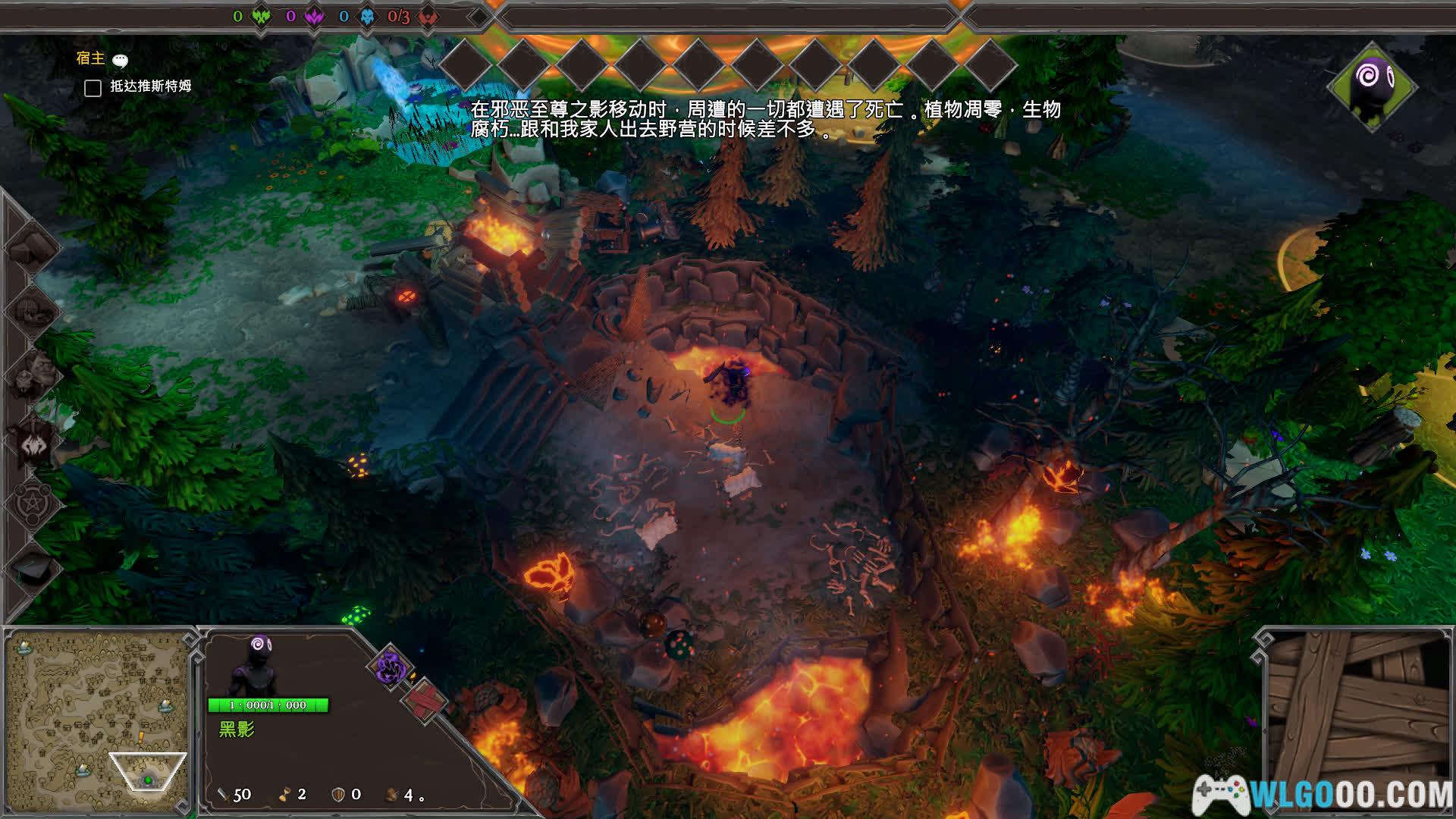Click the blue undead skull counter icon
The height and width of the screenshot is (819, 1456).
[x=367, y=16]
